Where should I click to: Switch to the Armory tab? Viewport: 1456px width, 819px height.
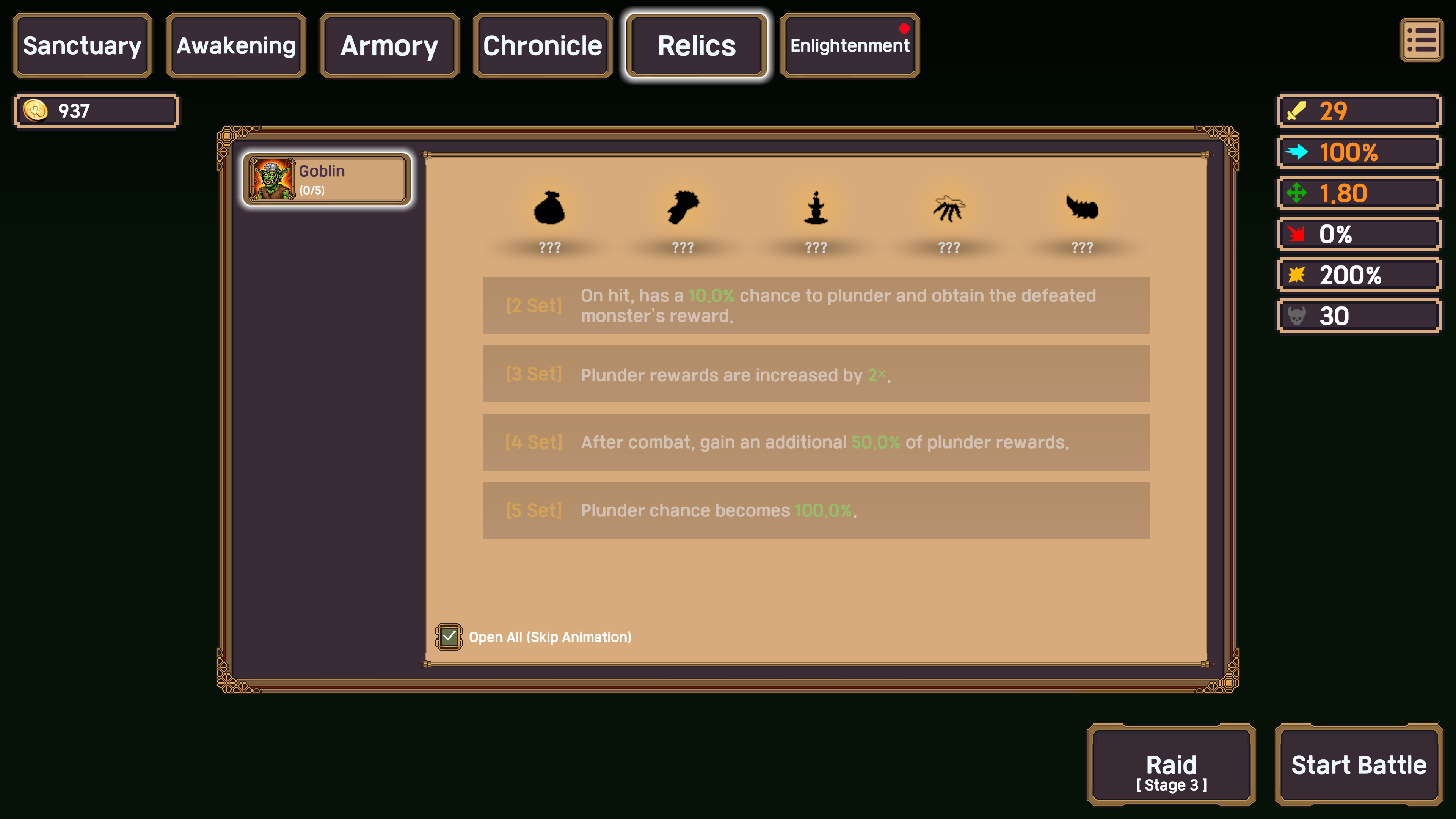coord(388,45)
